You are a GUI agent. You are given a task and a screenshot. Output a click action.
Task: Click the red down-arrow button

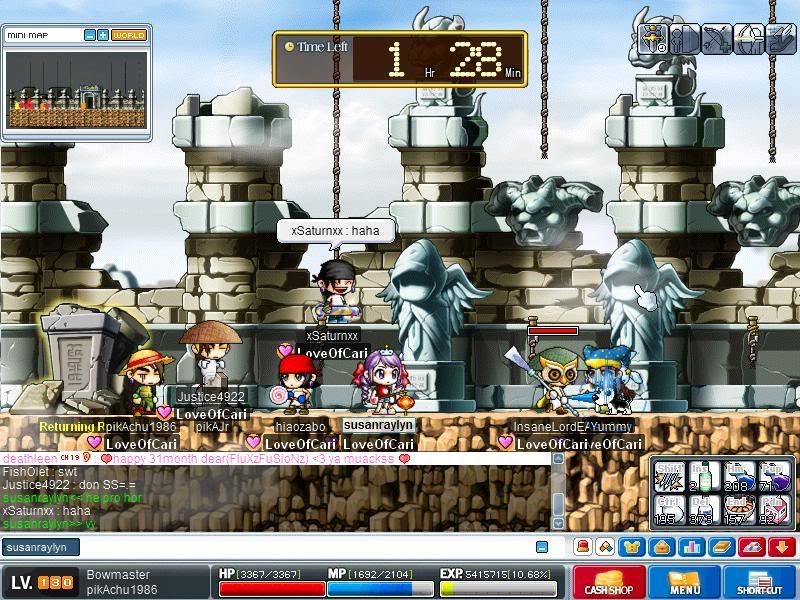[x=782, y=547]
